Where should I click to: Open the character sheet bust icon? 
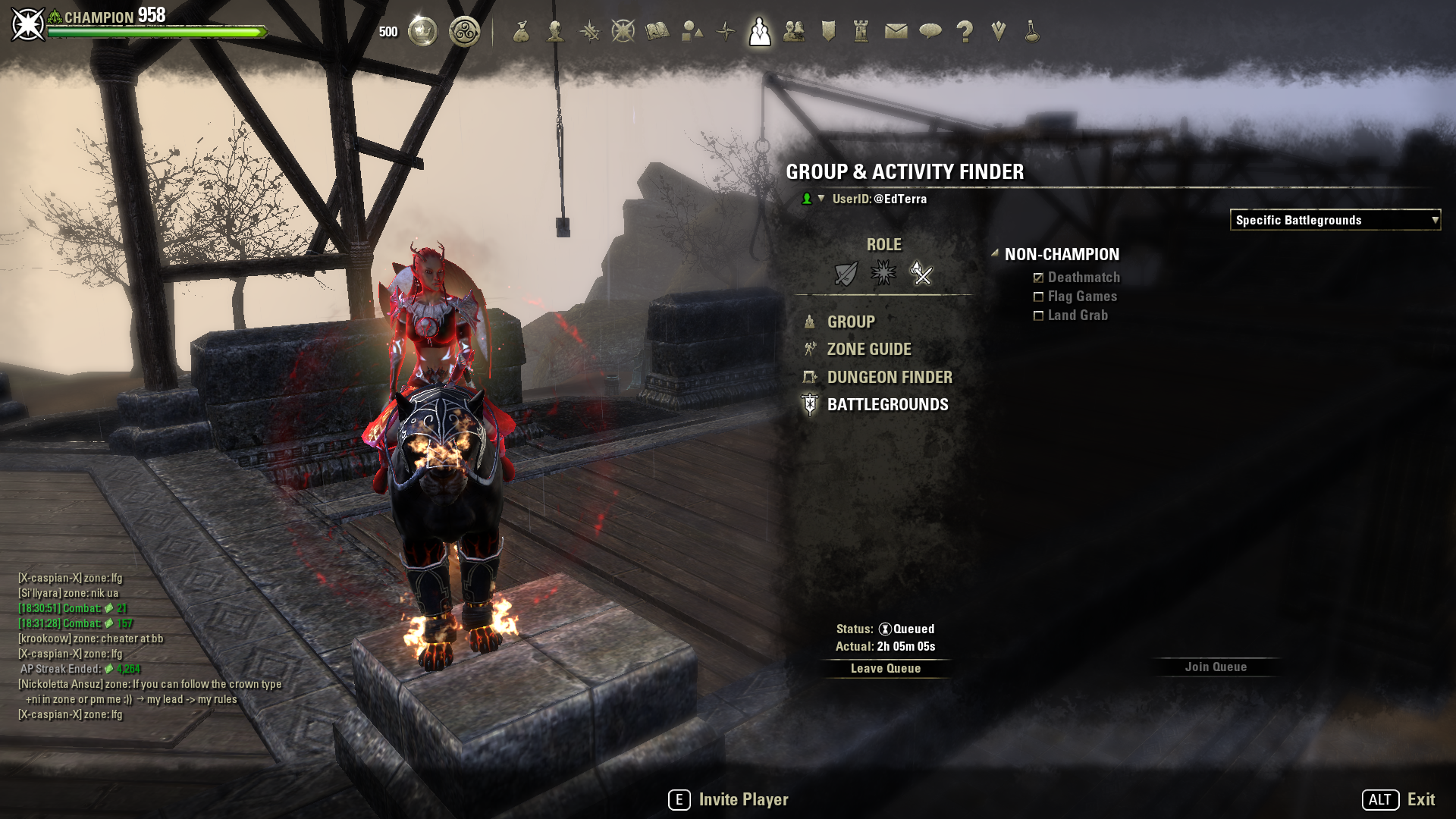555,32
